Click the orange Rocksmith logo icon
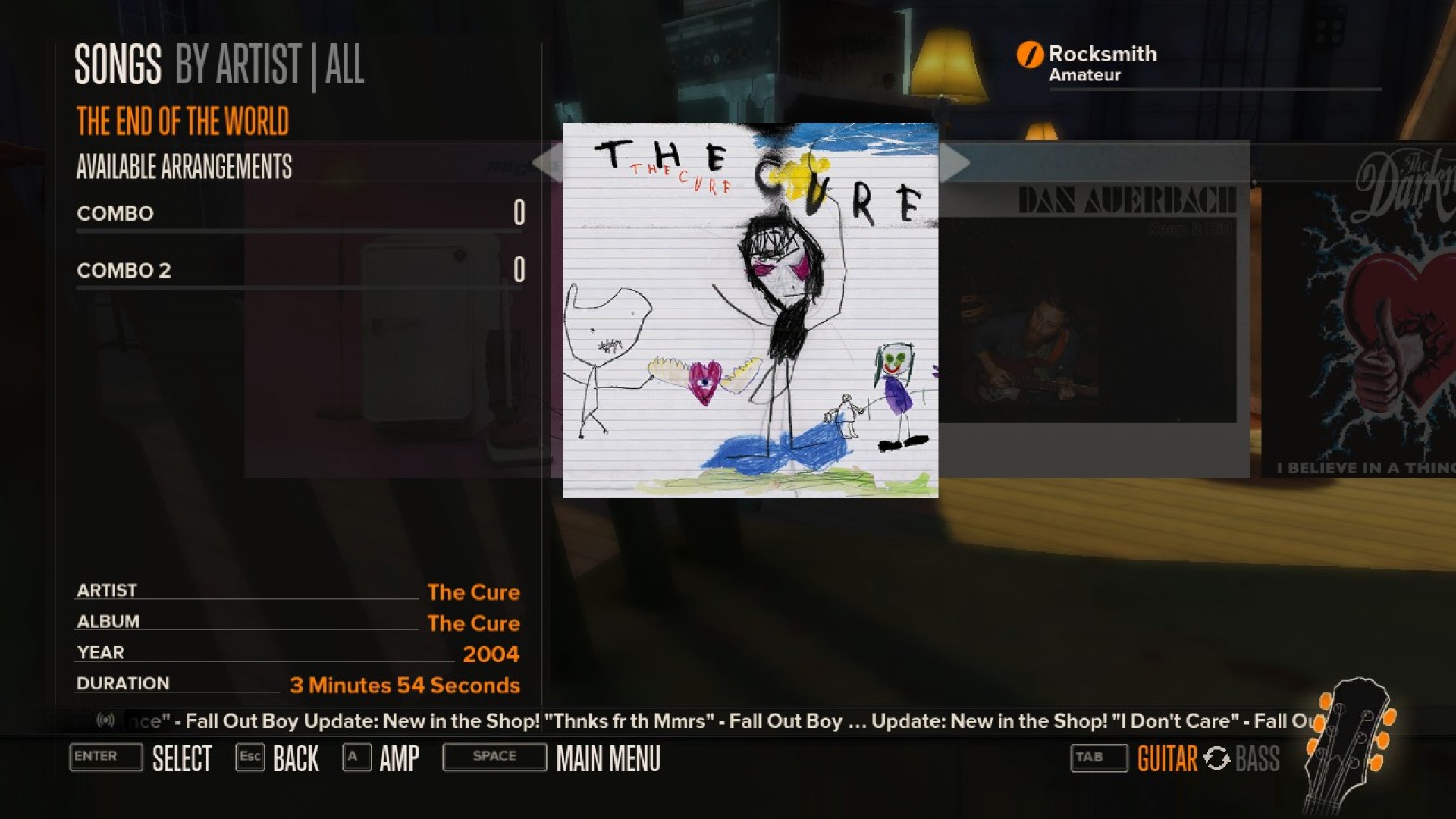 pyautogui.click(x=1030, y=54)
